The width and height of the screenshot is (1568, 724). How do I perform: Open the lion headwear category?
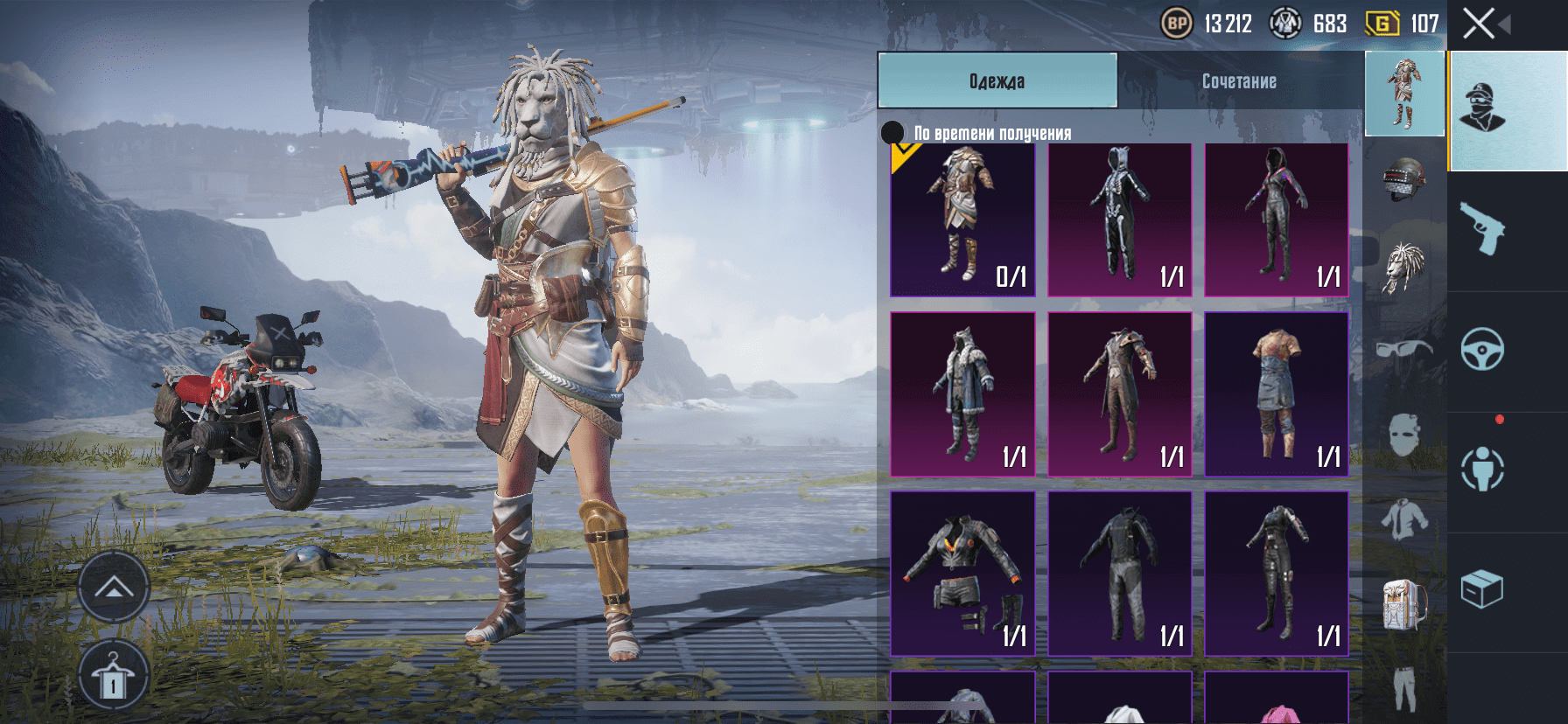point(1404,267)
